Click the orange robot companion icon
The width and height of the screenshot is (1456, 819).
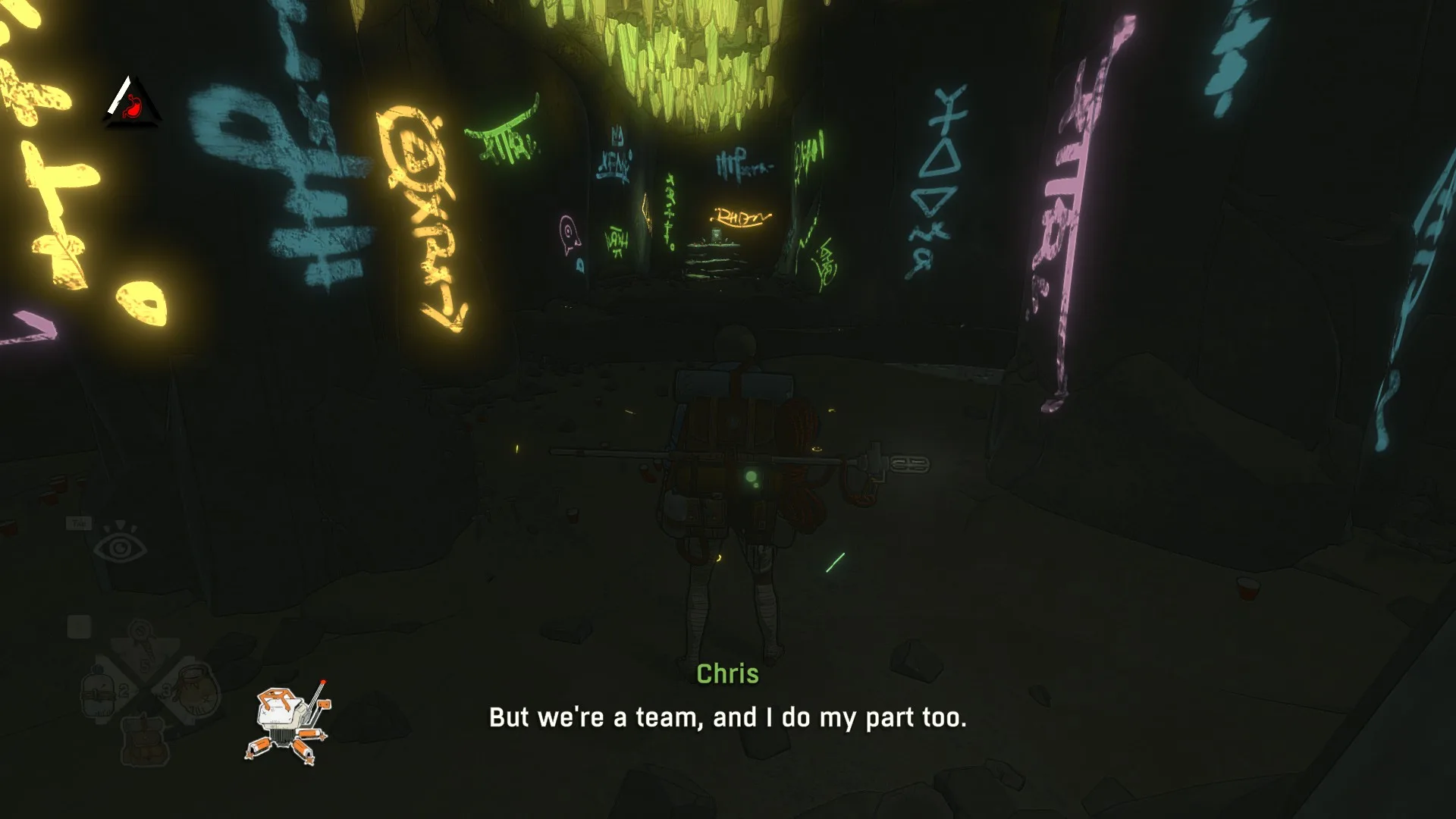tap(287, 723)
